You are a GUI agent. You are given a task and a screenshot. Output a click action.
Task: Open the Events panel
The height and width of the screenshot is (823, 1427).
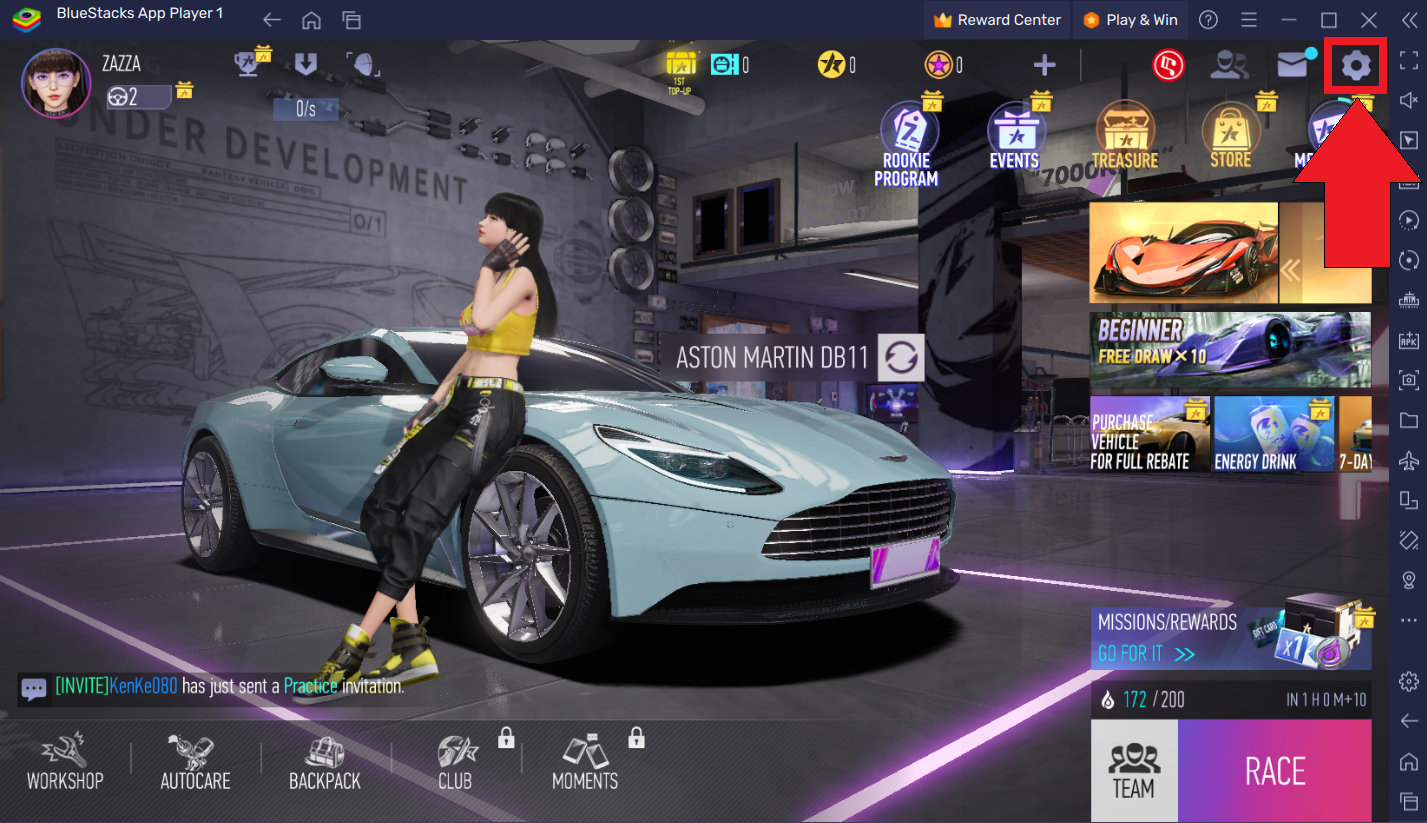1016,135
